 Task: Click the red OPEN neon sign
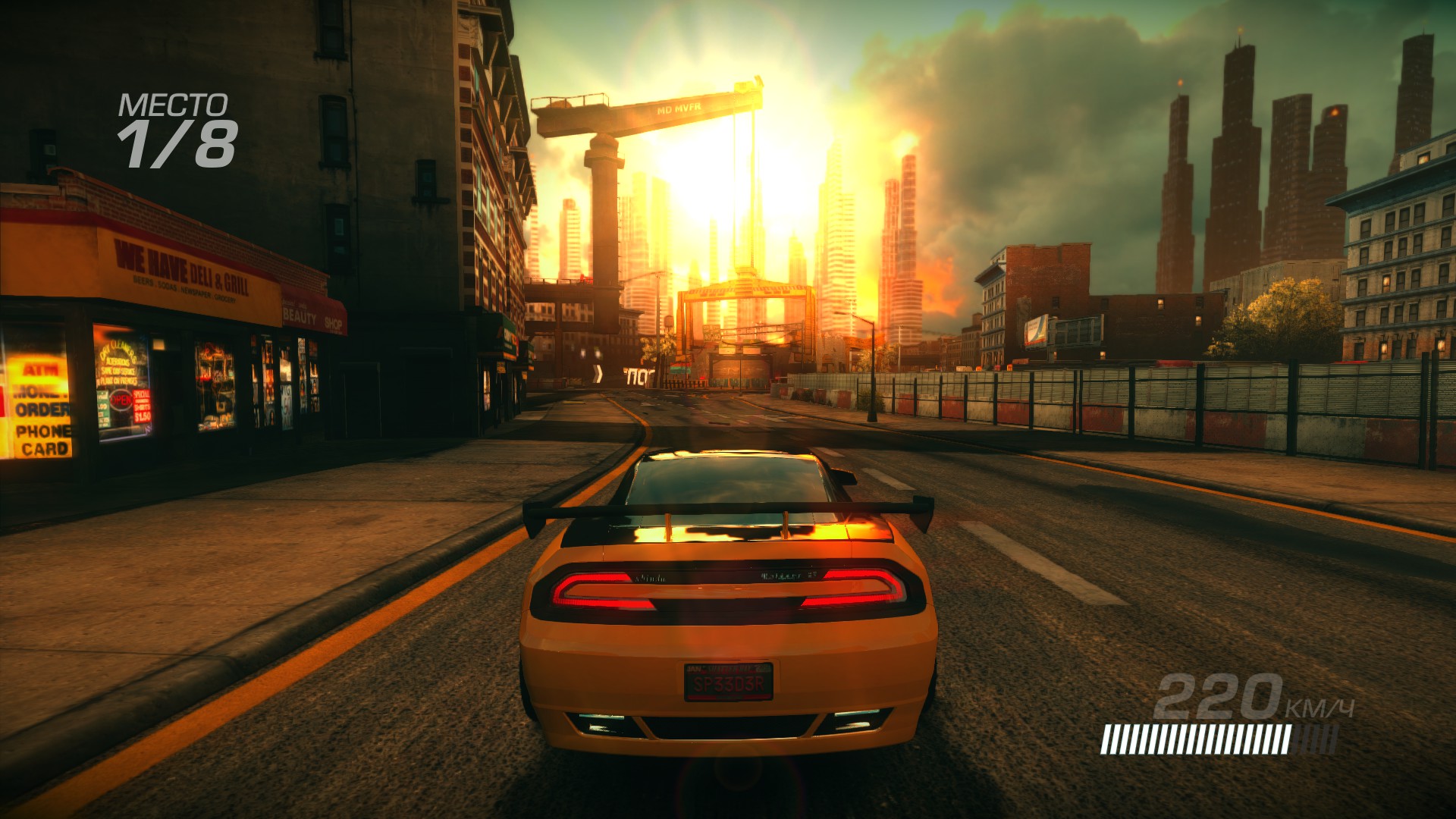click(x=120, y=398)
